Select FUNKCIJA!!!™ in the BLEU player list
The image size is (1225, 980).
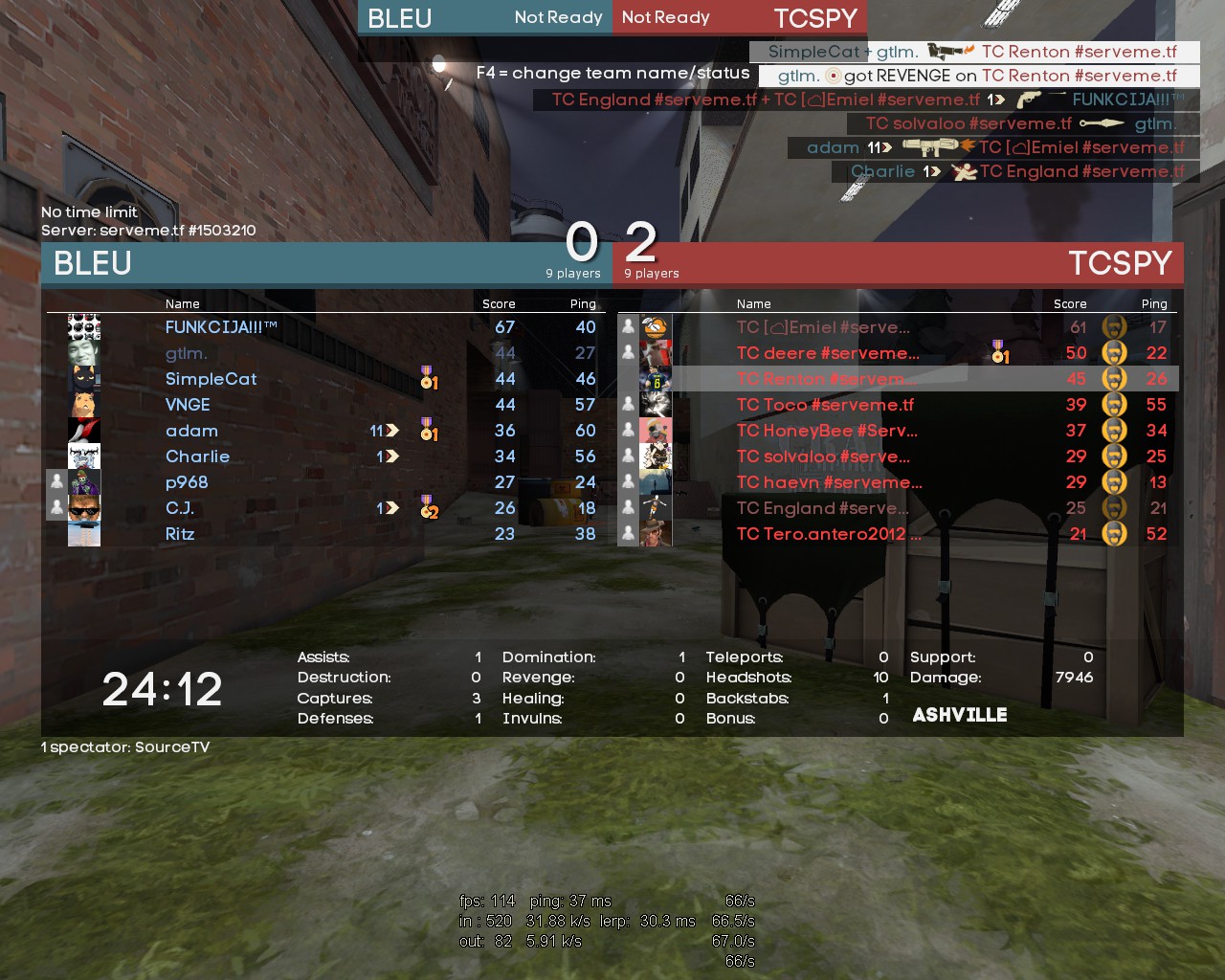221,327
